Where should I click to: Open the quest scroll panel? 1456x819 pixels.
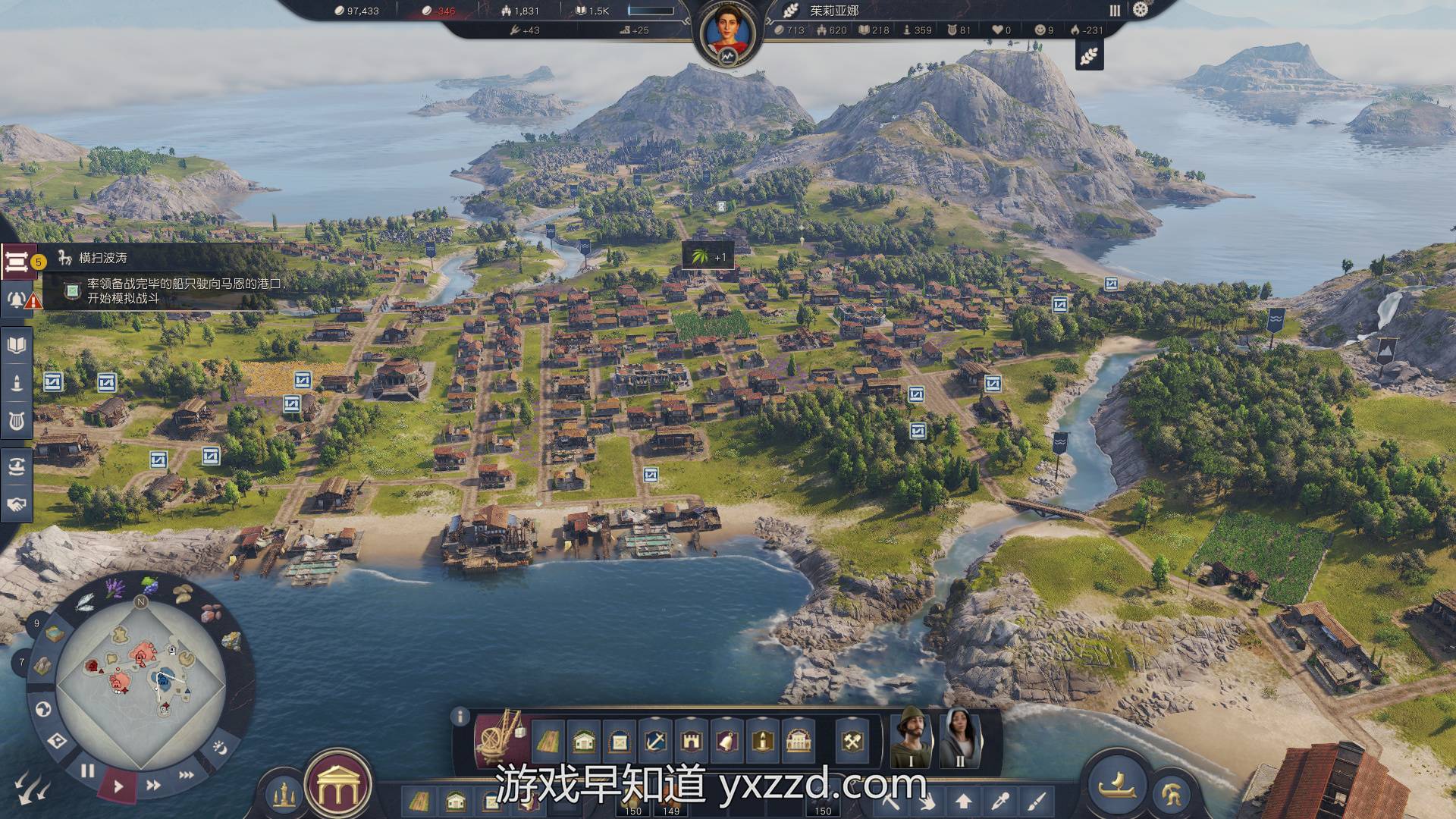16,261
